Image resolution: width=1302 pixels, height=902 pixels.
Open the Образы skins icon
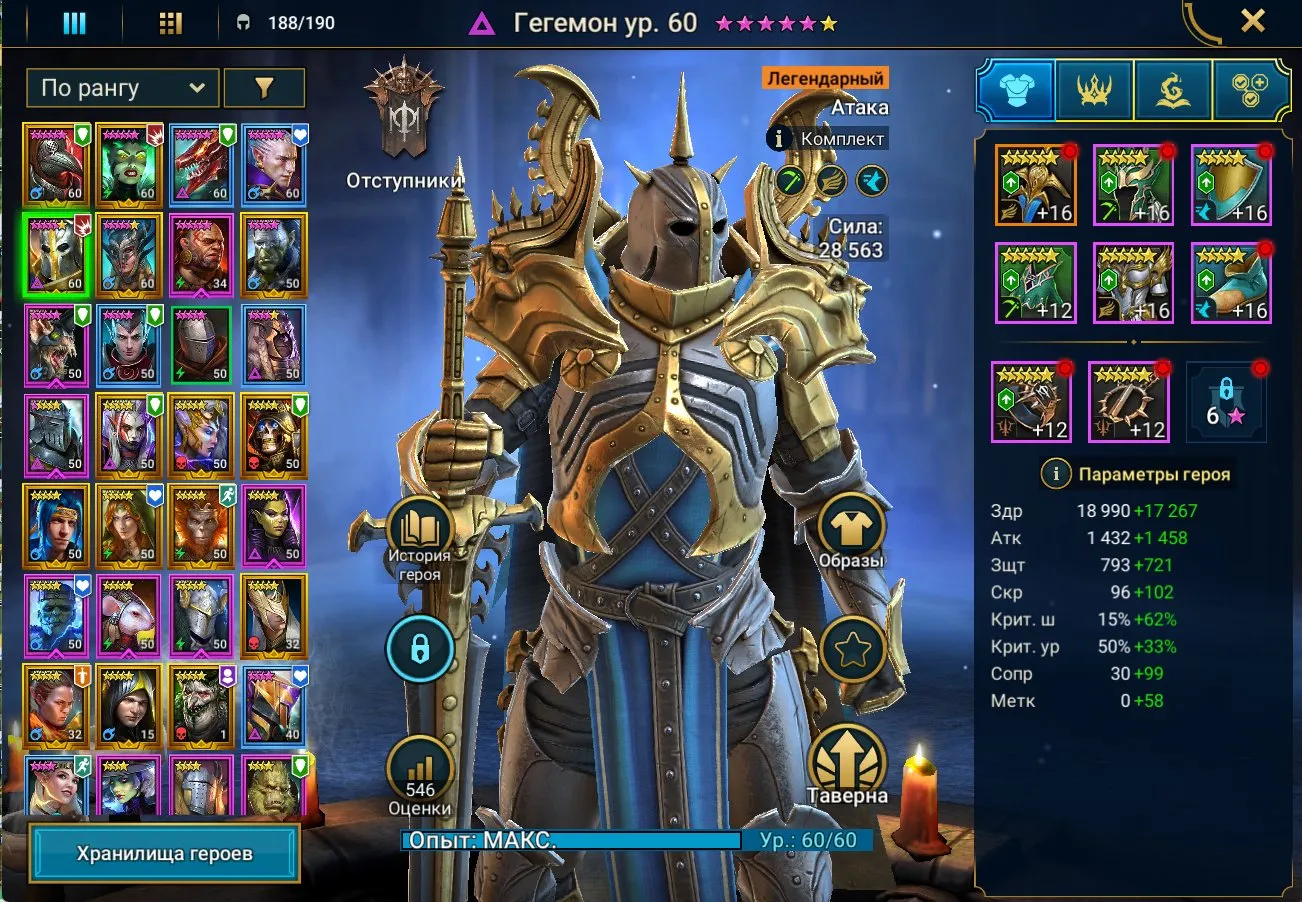852,528
